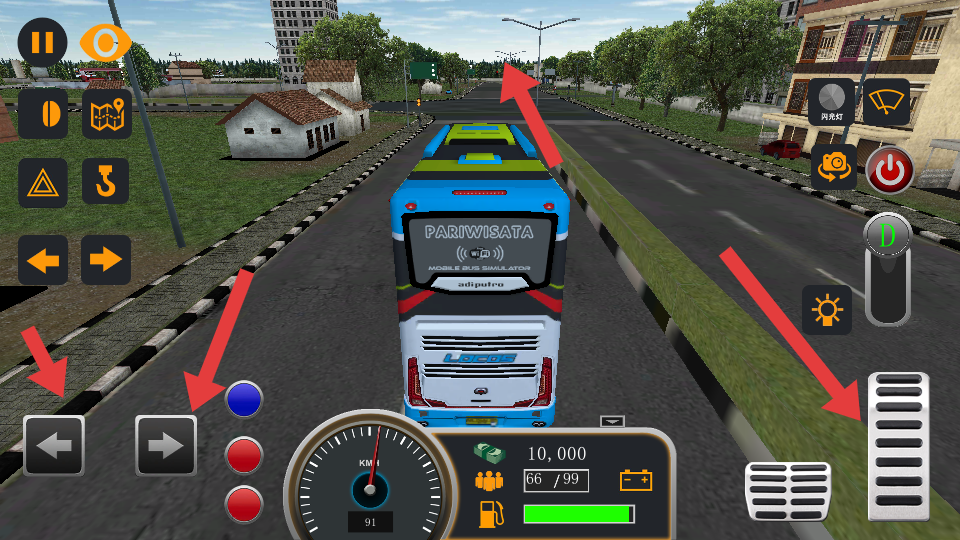This screenshot has height=540, width=960.
Task: Change gear on the D shifter
Action: point(888,268)
